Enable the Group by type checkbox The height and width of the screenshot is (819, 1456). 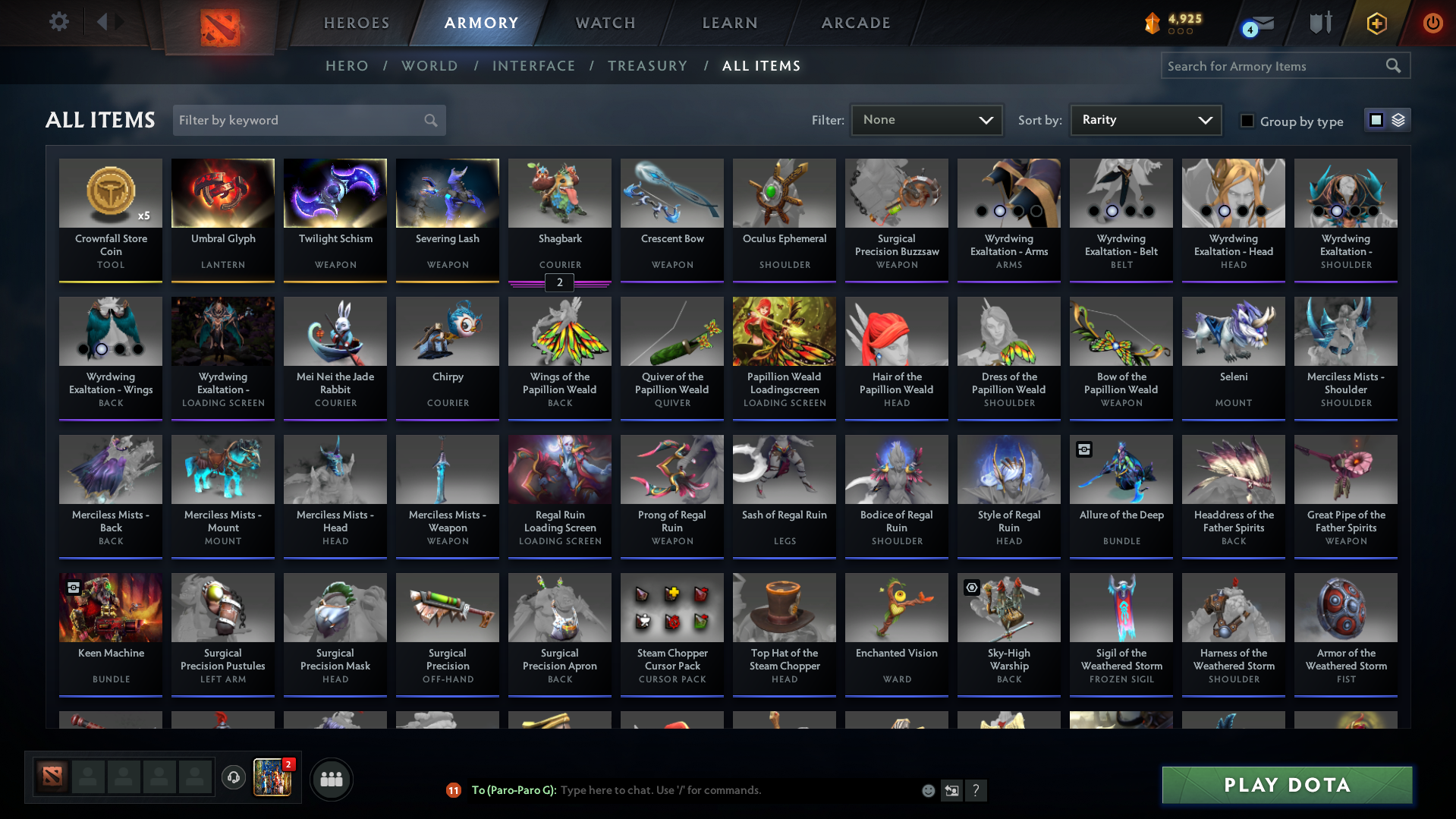(x=1247, y=121)
